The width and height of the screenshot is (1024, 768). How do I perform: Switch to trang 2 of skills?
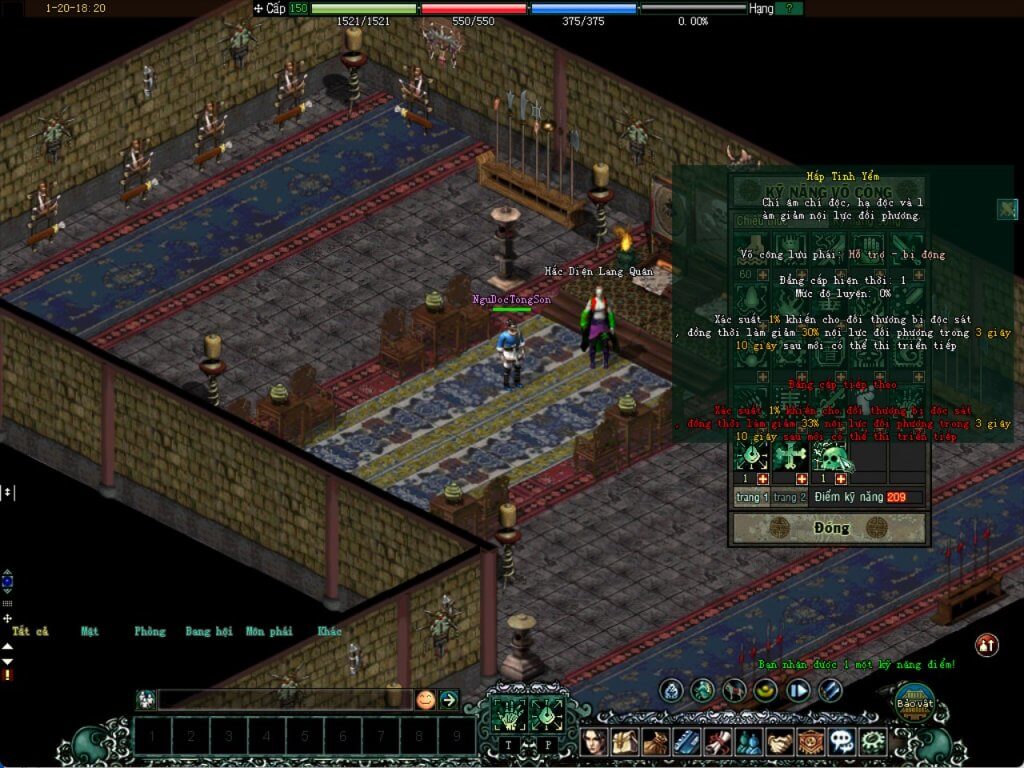789,497
